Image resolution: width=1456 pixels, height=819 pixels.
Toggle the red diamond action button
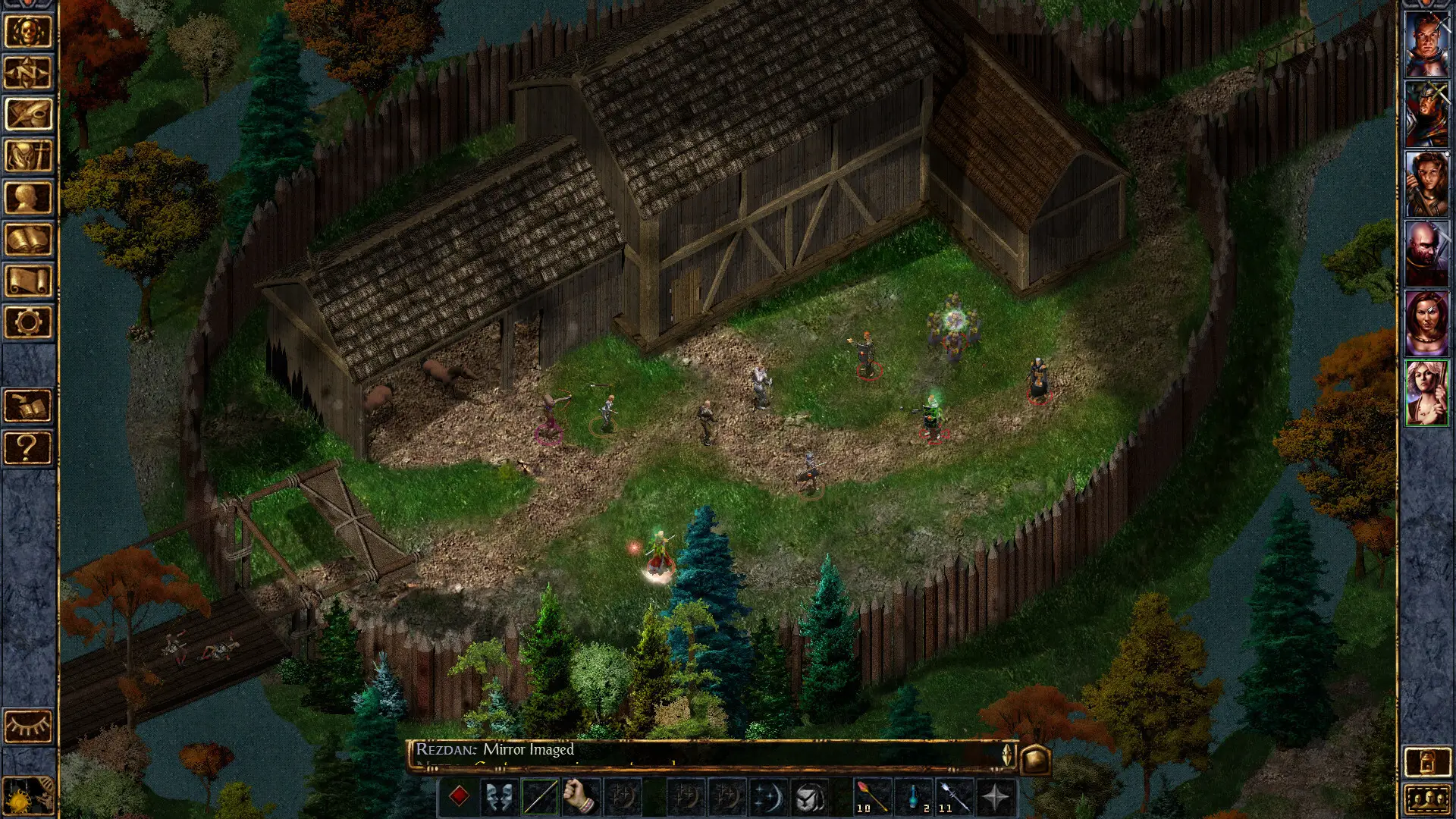pos(458,797)
